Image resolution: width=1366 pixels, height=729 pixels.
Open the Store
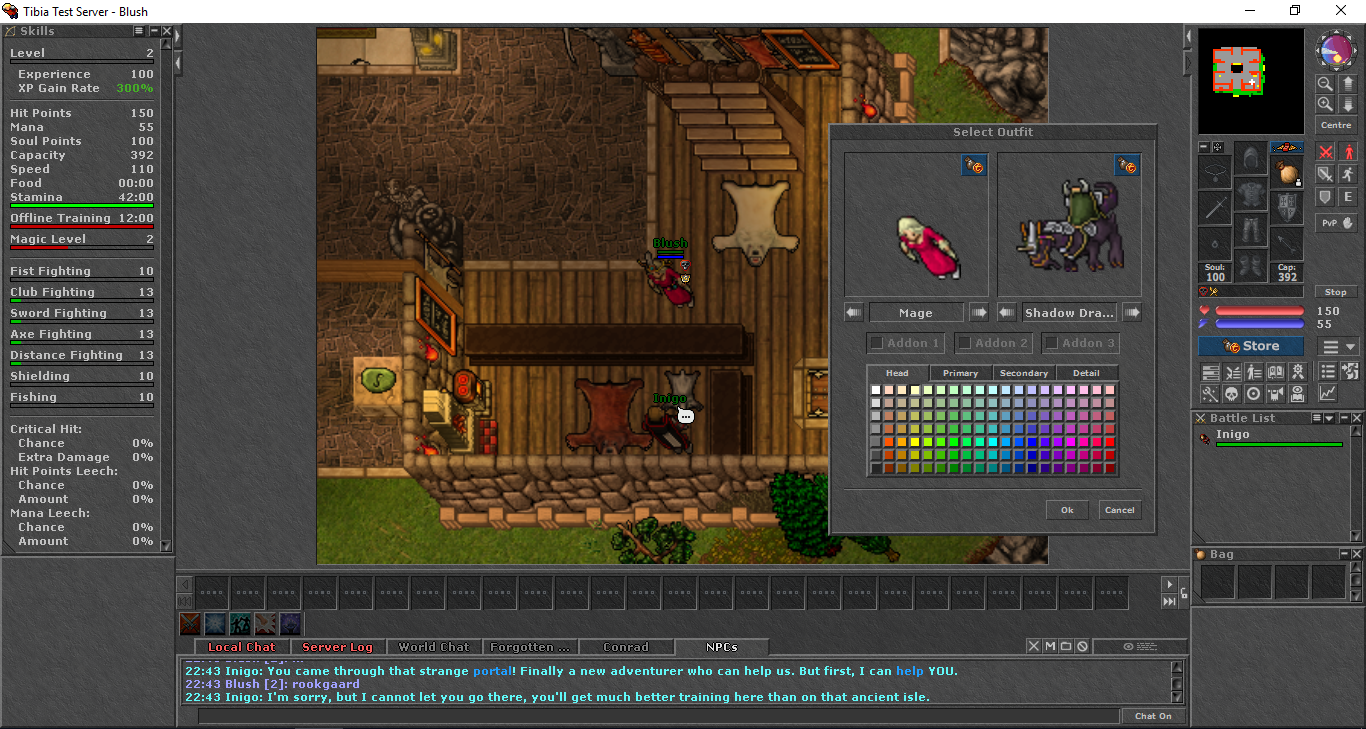1251,346
